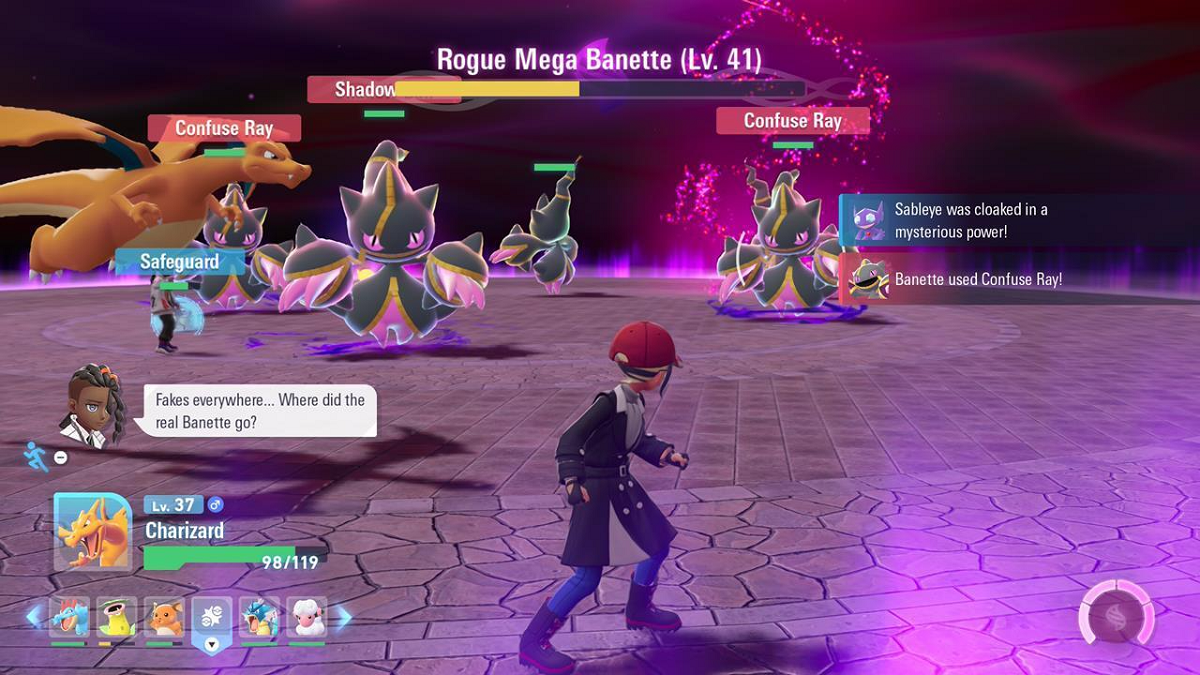Click the left party scroll arrow
The height and width of the screenshot is (675, 1200).
click(35, 617)
